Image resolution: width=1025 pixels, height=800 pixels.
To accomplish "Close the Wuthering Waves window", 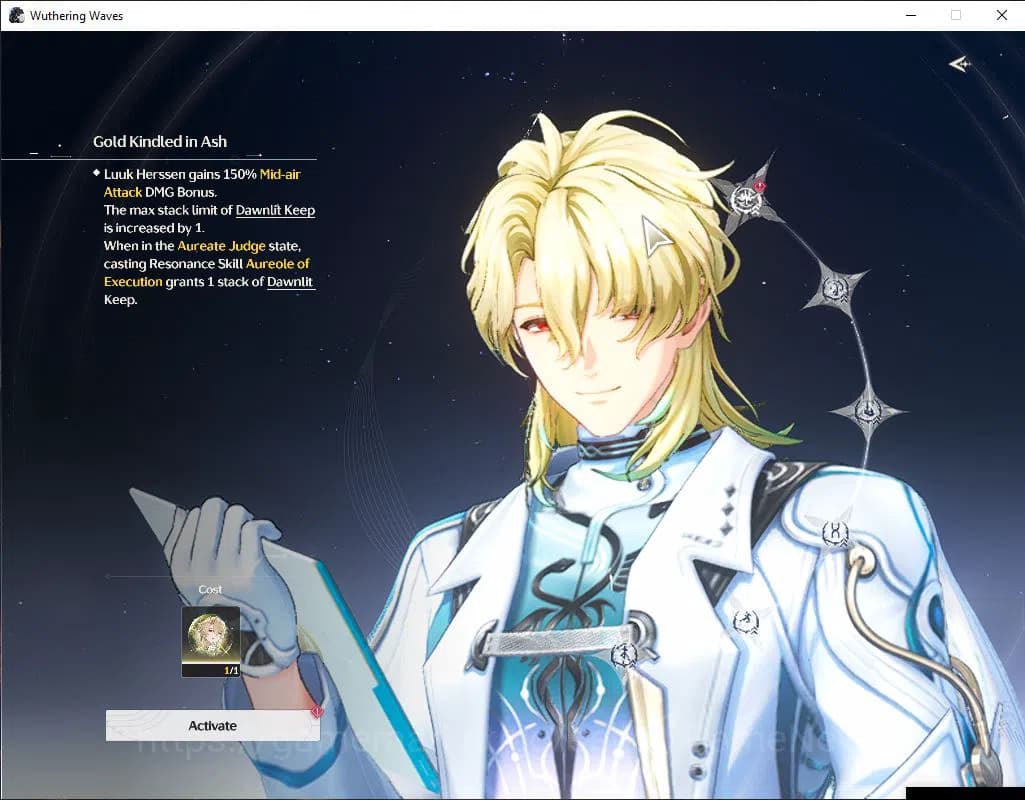I will tap(1001, 15).
